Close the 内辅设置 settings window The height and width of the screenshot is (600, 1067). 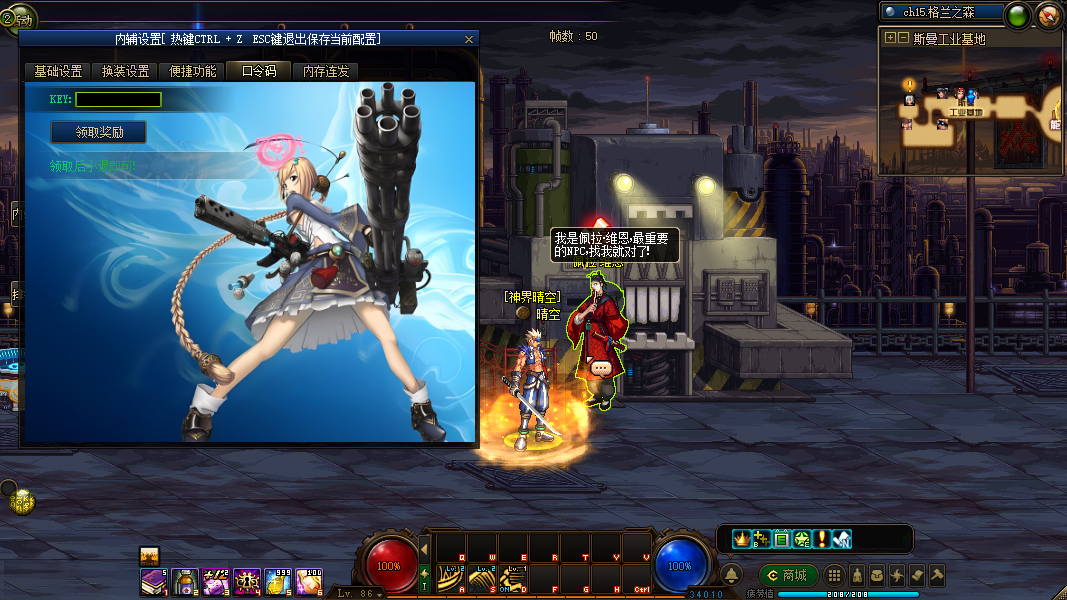click(x=469, y=39)
